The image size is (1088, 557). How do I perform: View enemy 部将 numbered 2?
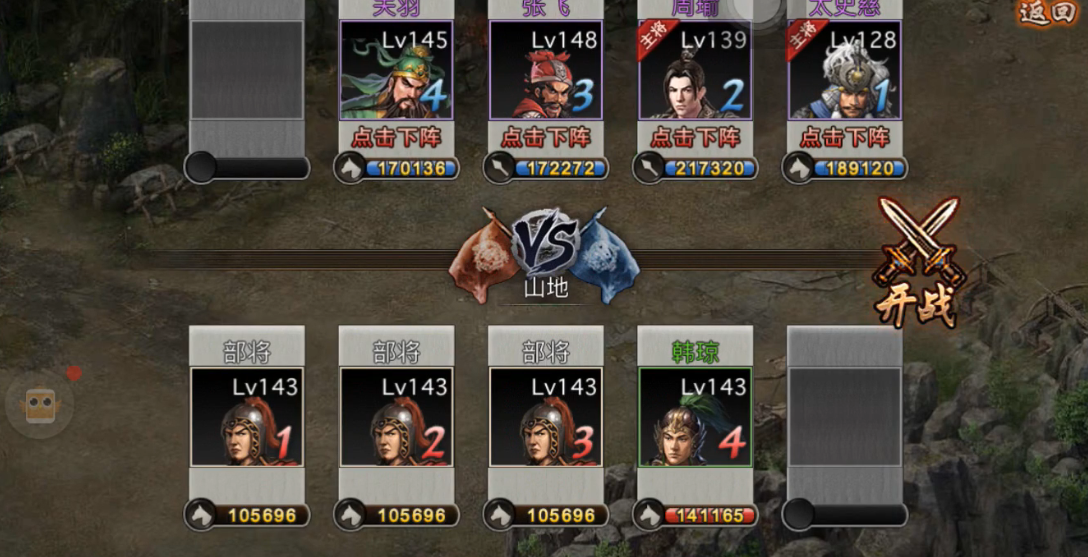pyautogui.click(x=396, y=417)
